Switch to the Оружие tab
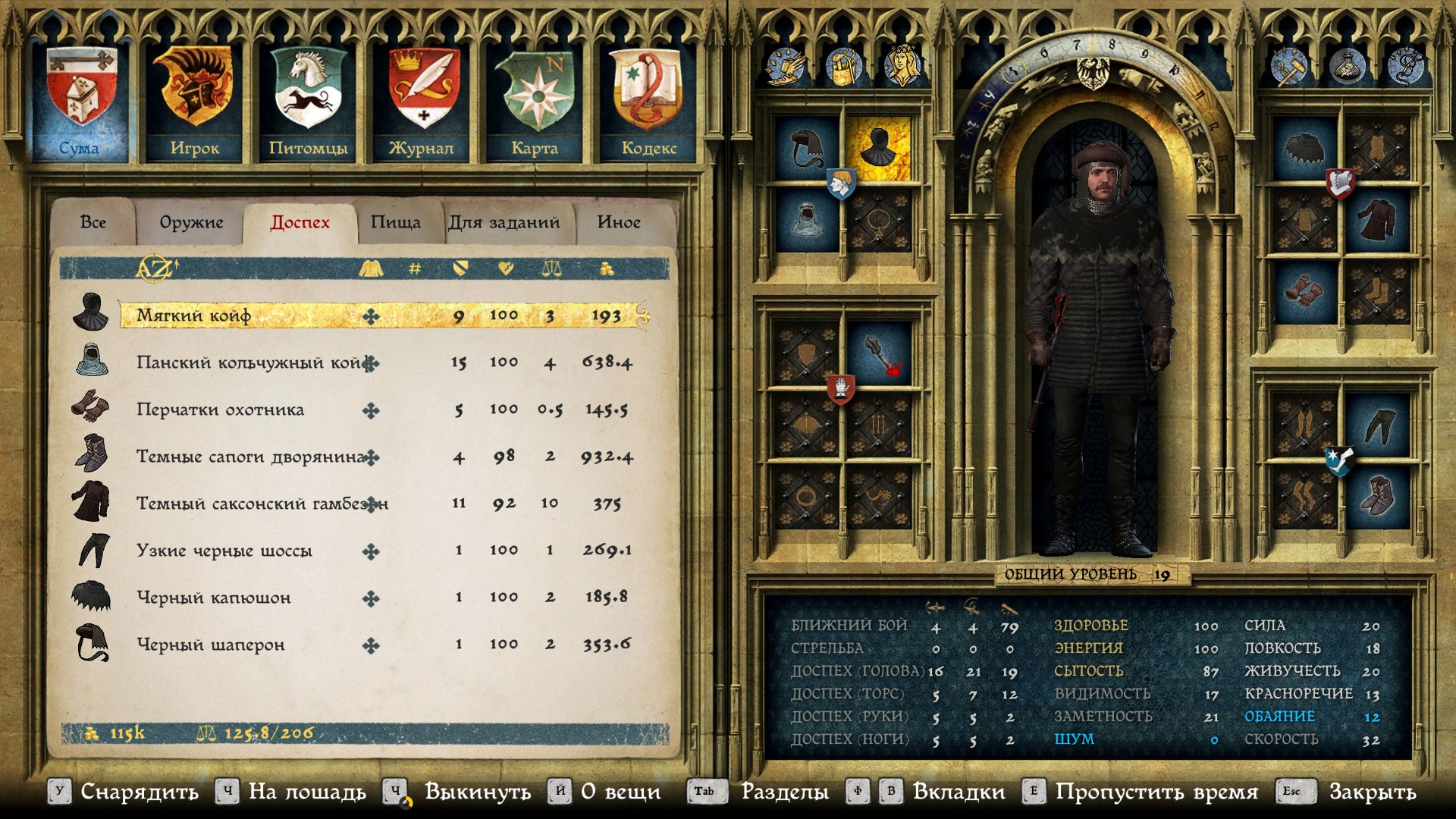This screenshot has width=1456, height=819. 191,222
